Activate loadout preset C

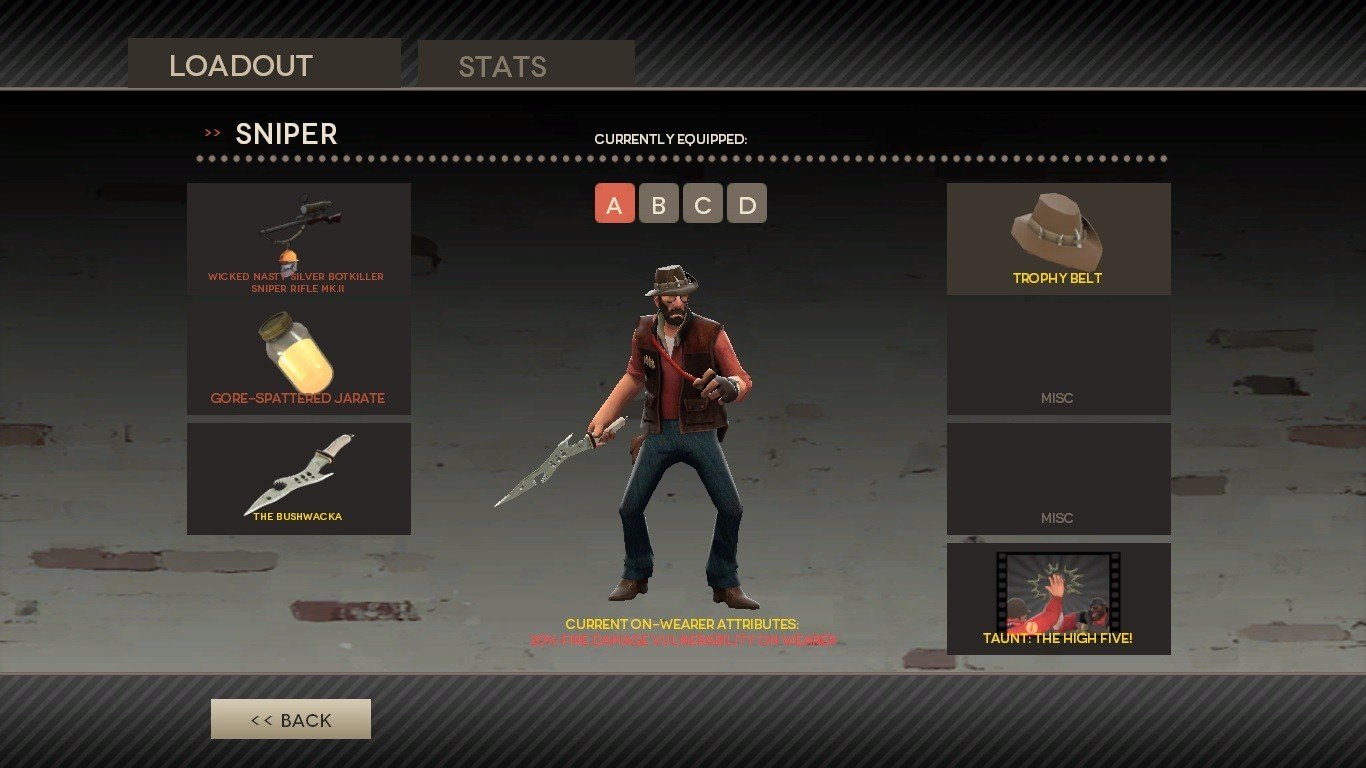[702, 204]
